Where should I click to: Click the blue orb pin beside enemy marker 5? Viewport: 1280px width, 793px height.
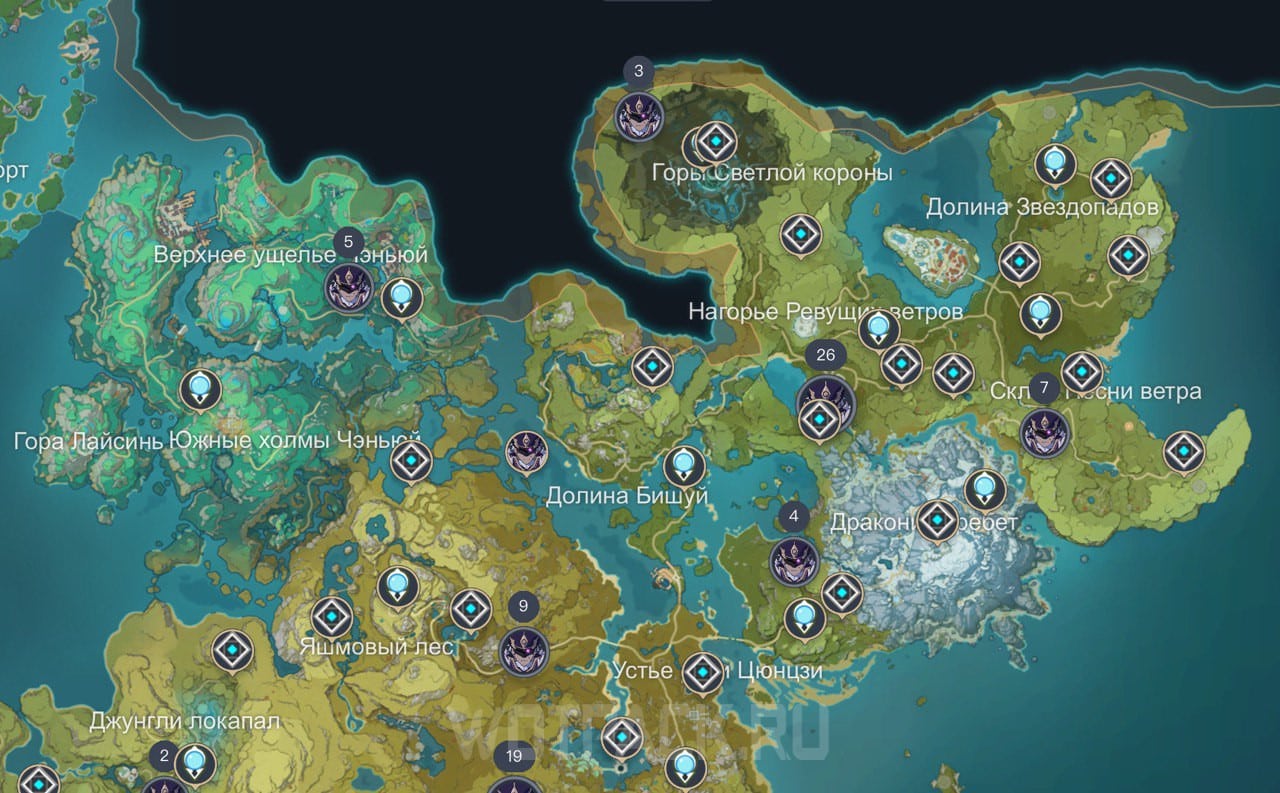(402, 296)
